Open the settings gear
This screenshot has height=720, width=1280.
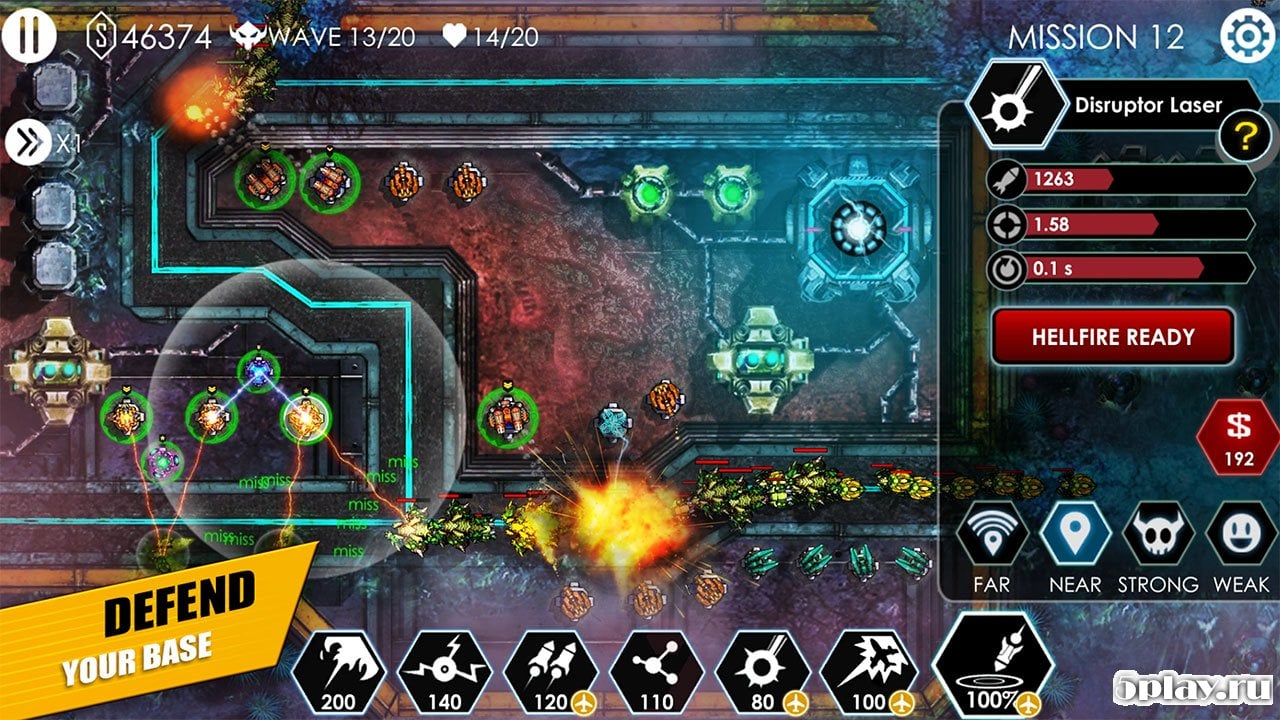(x=1247, y=37)
